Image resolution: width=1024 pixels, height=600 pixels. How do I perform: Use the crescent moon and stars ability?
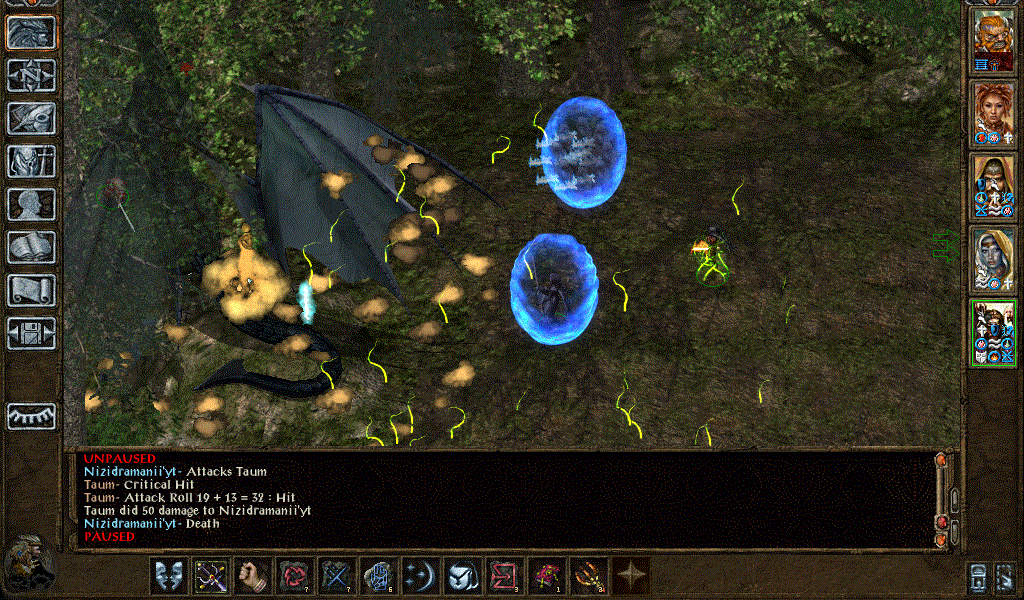420,577
